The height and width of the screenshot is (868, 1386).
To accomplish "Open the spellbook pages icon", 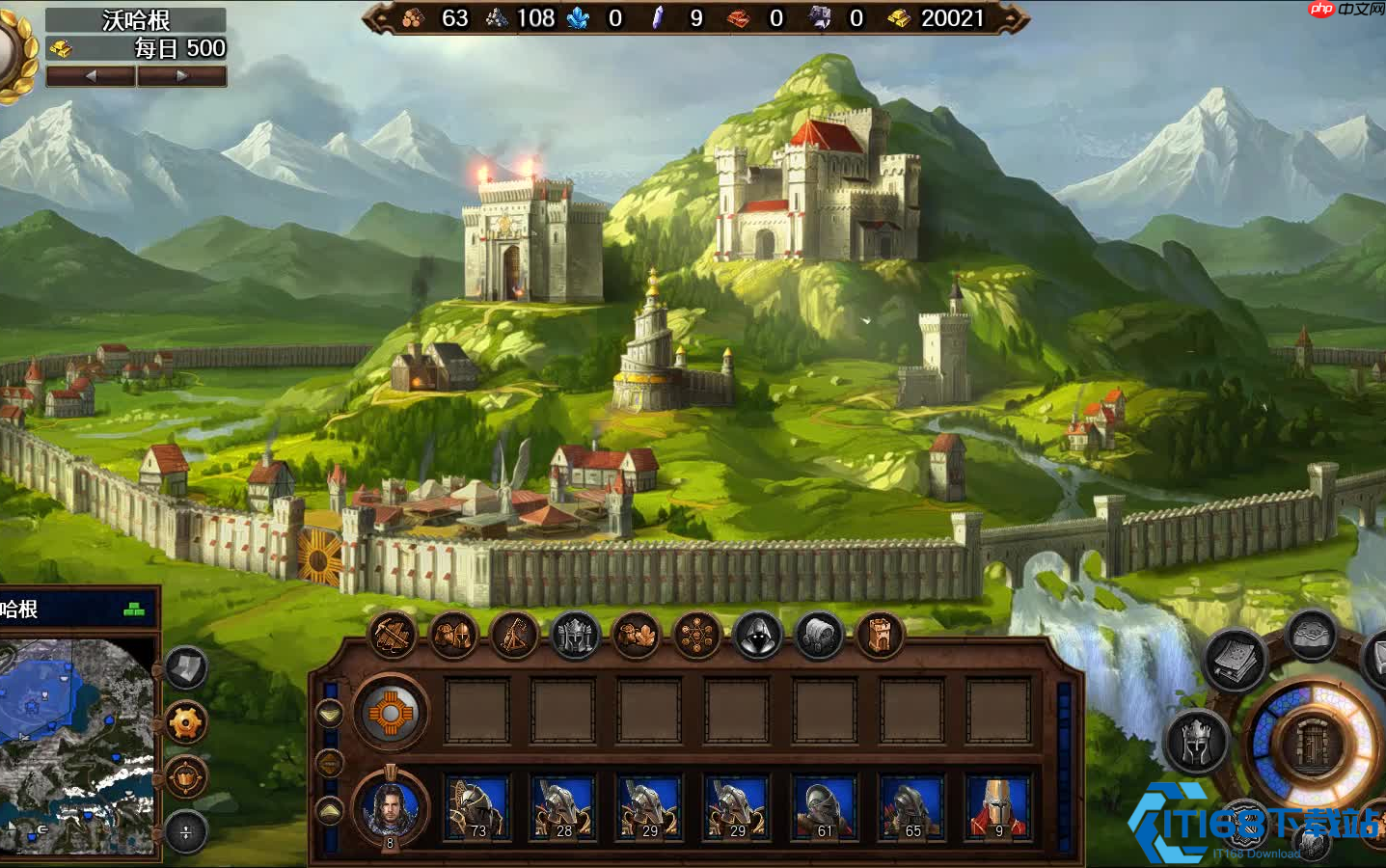I will (x=1235, y=661).
